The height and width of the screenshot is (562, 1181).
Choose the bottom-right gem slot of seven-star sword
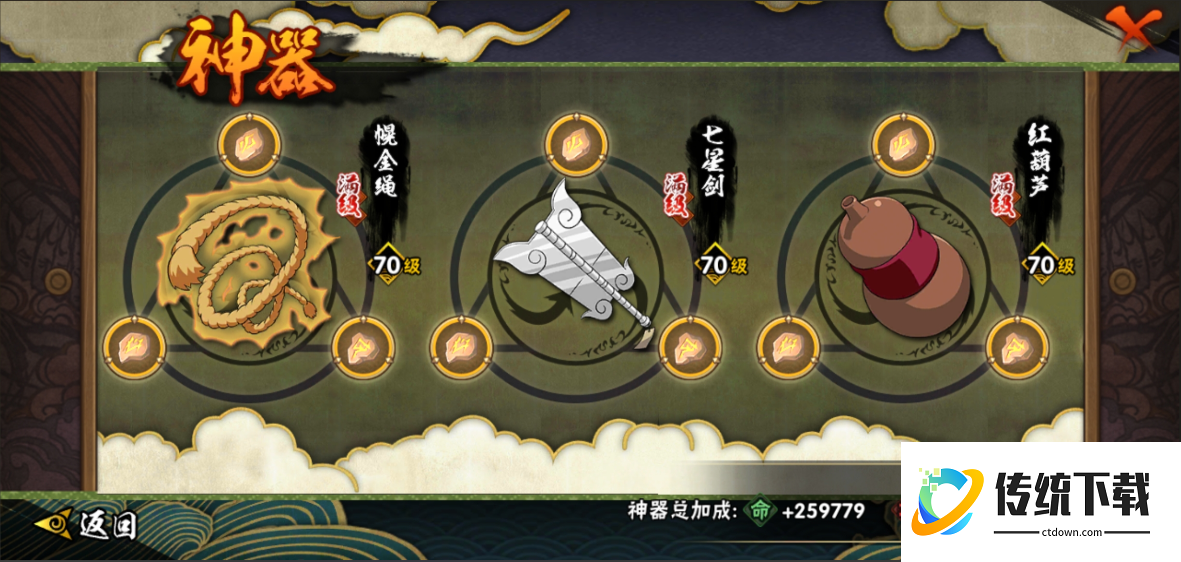click(x=689, y=349)
